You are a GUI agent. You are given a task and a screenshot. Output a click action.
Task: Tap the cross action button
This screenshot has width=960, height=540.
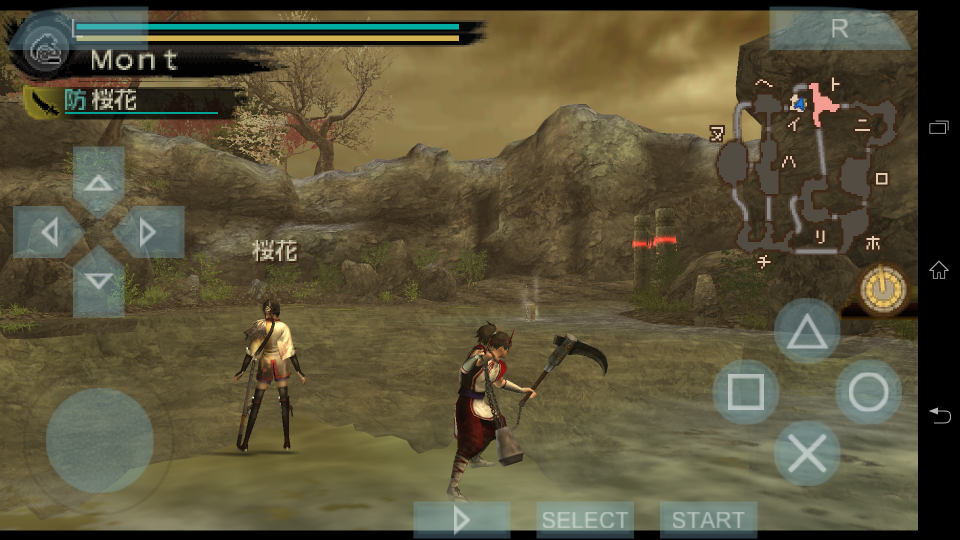coord(807,454)
